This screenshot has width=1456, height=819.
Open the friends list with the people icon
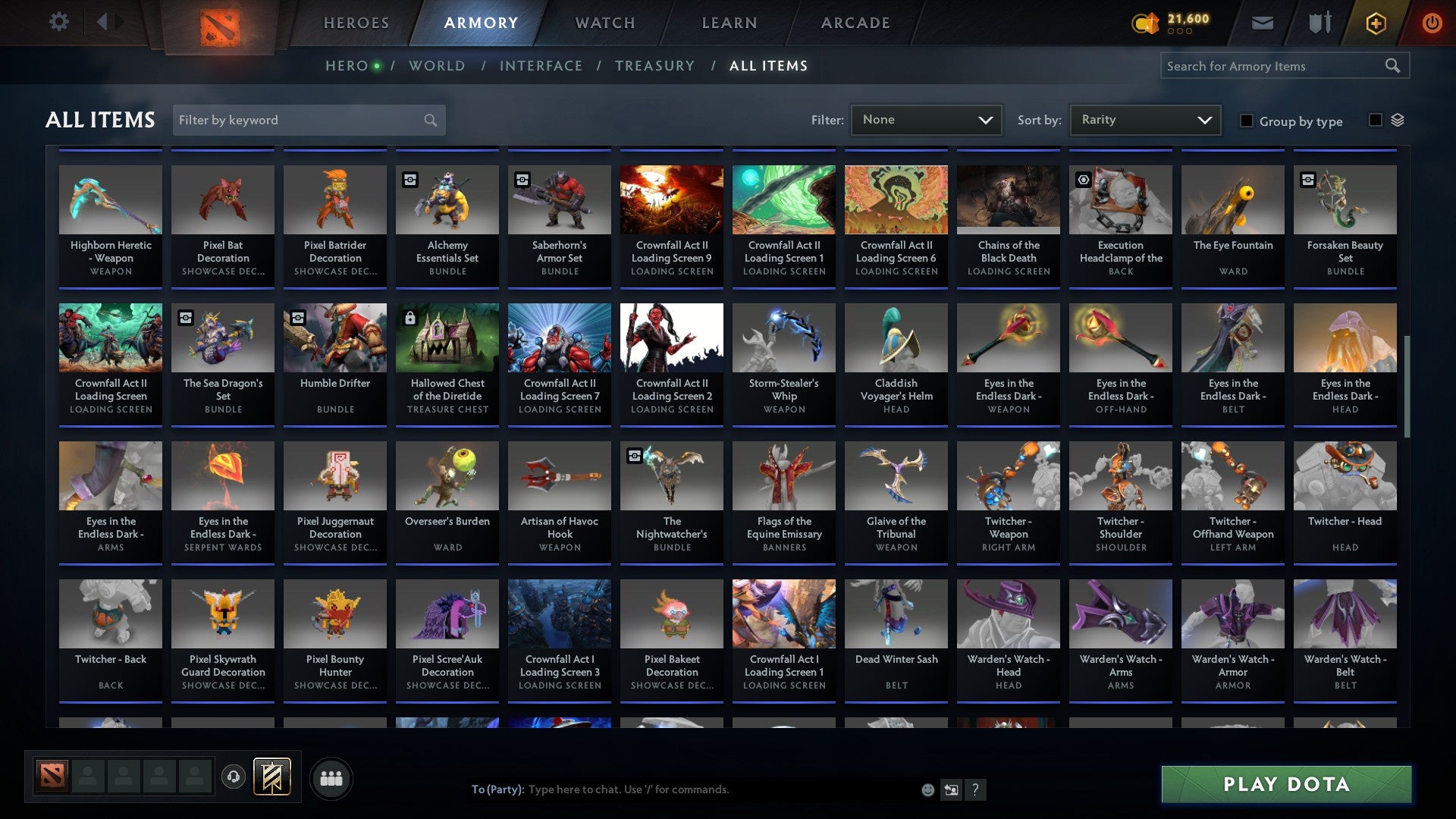click(331, 777)
